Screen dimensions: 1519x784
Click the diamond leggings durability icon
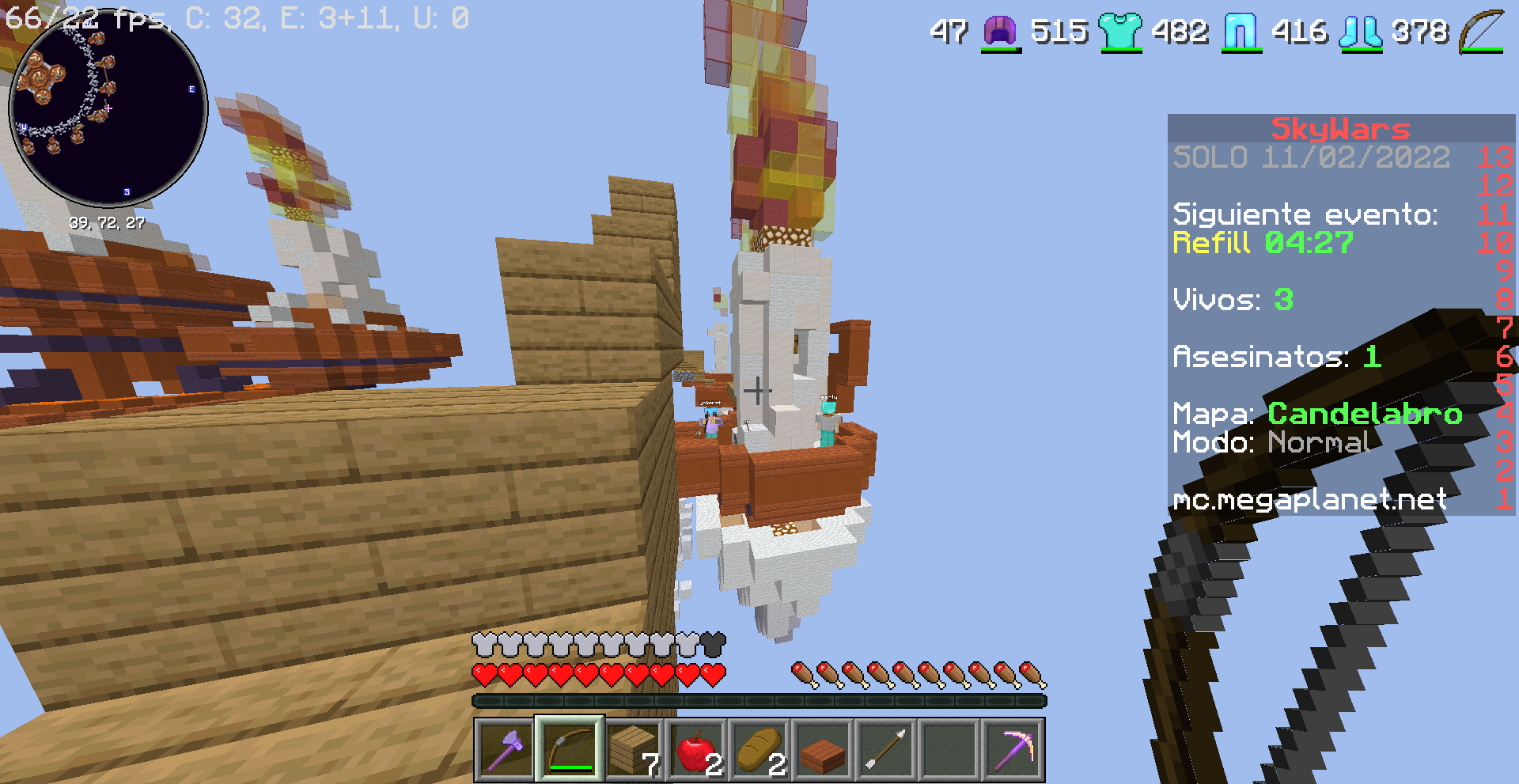[1241, 32]
